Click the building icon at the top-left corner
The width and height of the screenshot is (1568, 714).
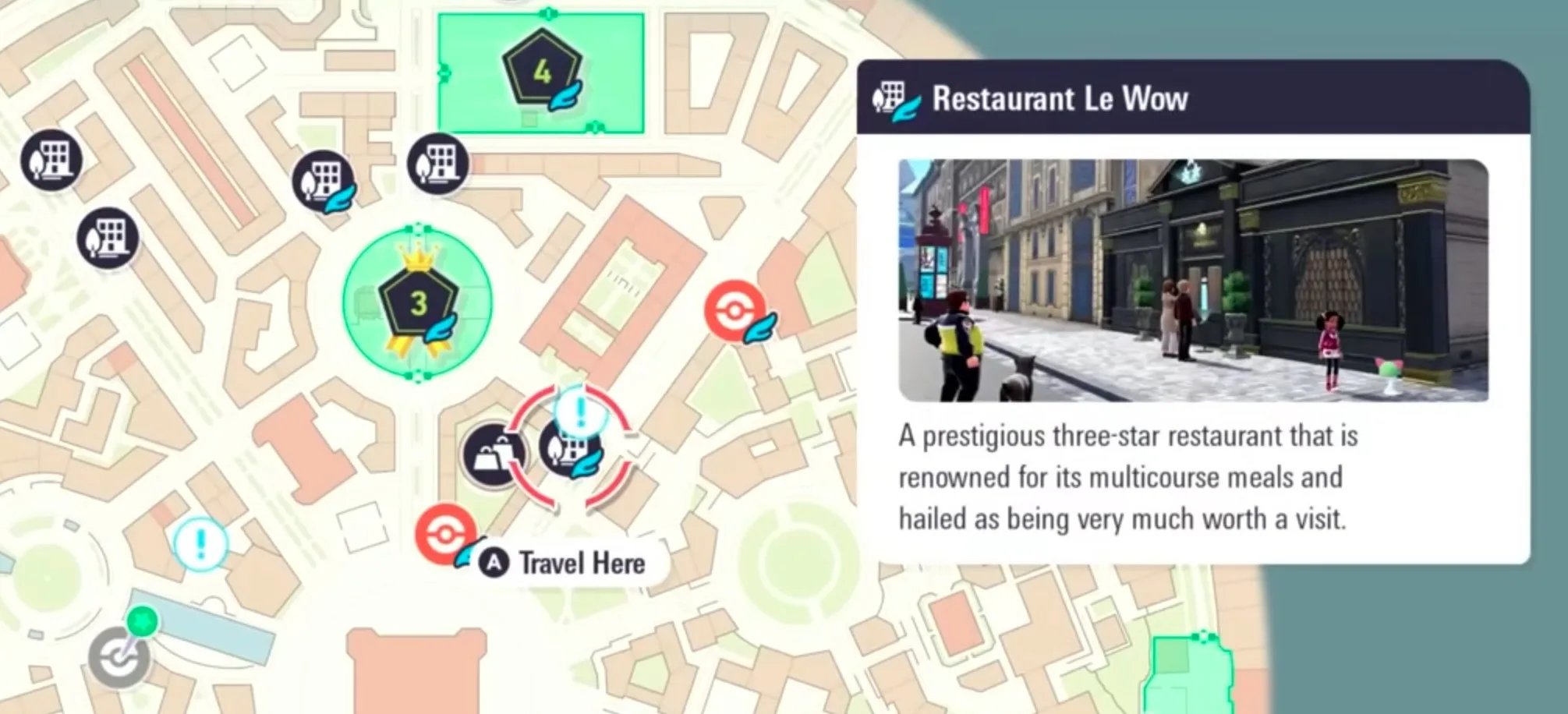coord(51,158)
